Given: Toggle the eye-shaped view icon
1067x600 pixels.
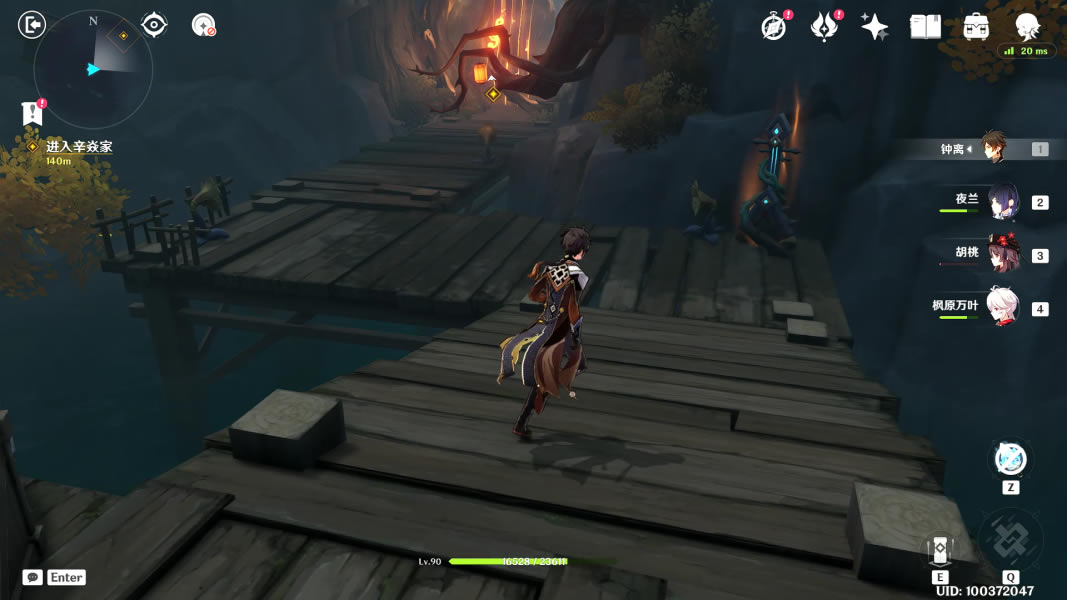Looking at the screenshot, I should point(154,25).
